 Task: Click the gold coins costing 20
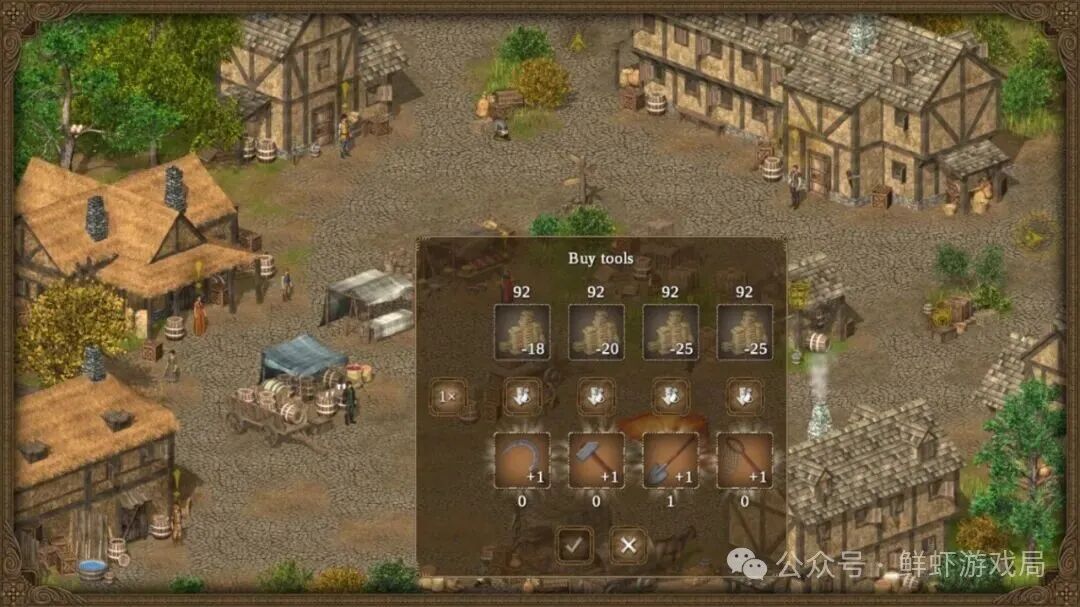pyautogui.click(x=596, y=332)
